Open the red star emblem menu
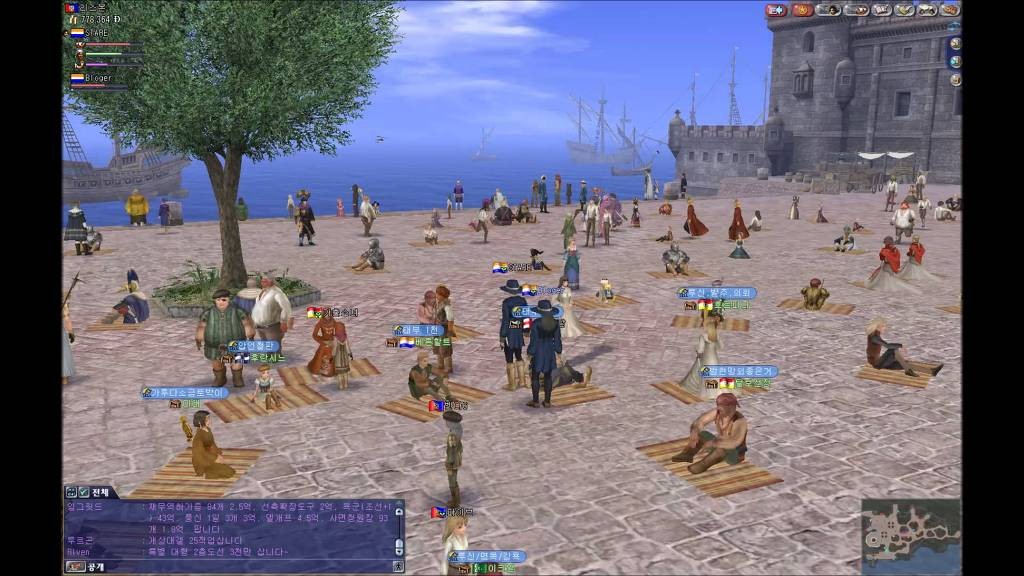1024x576 pixels. (x=803, y=10)
